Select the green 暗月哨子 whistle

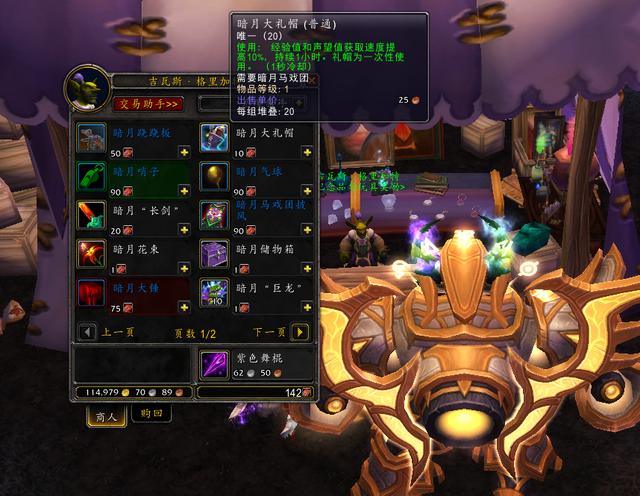tap(92, 176)
